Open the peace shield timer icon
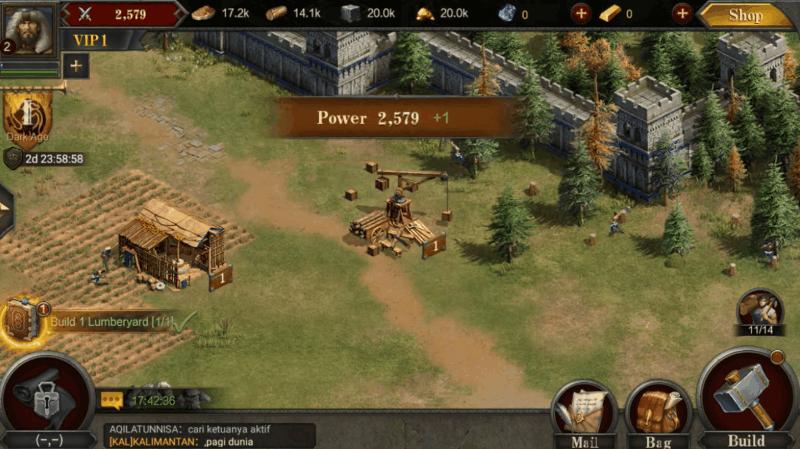 tap(13, 158)
